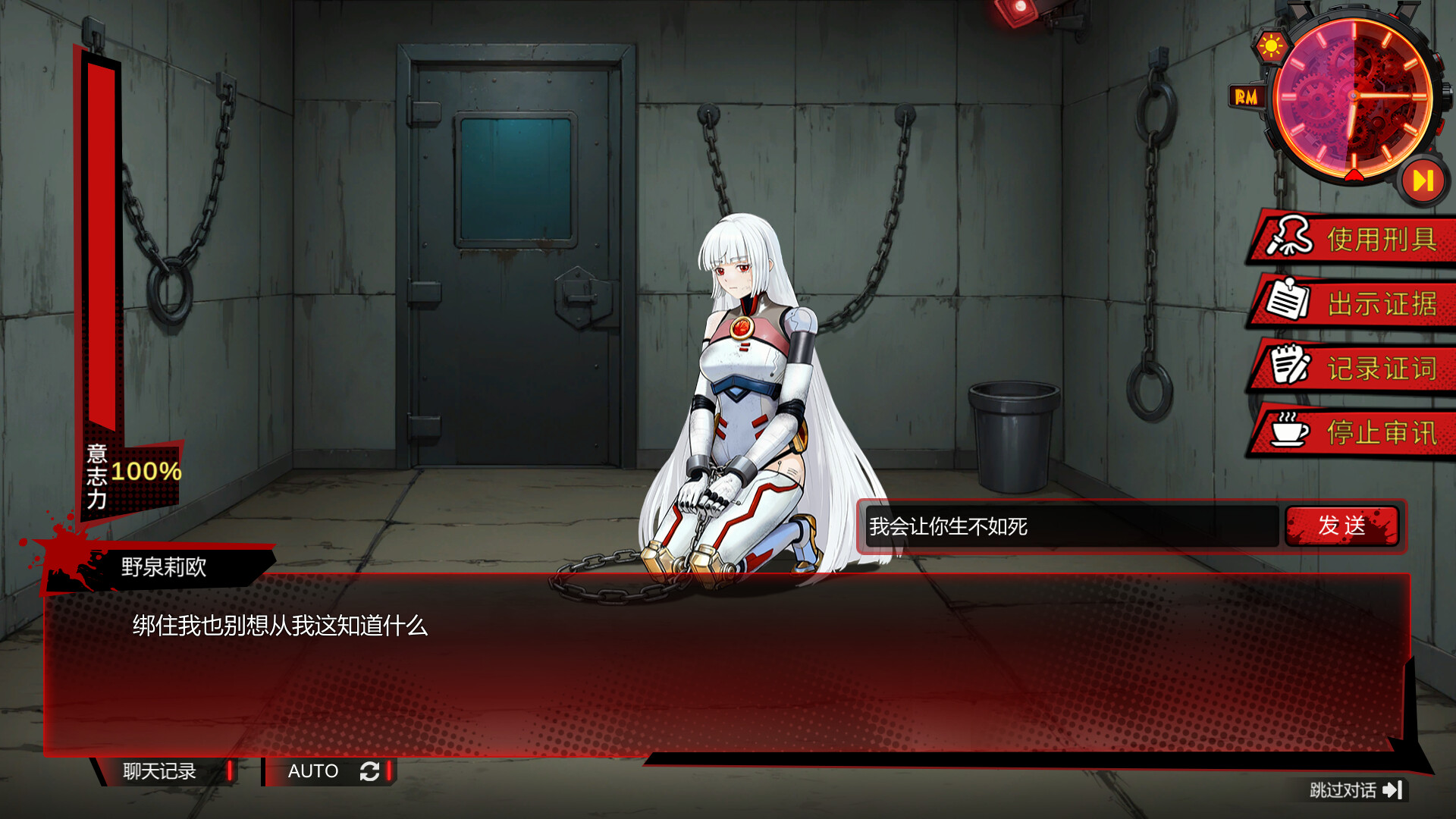The width and height of the screenshot is (1456, 819).
Task: Focus the interrogation text input box
Action: click(1071, 526)
